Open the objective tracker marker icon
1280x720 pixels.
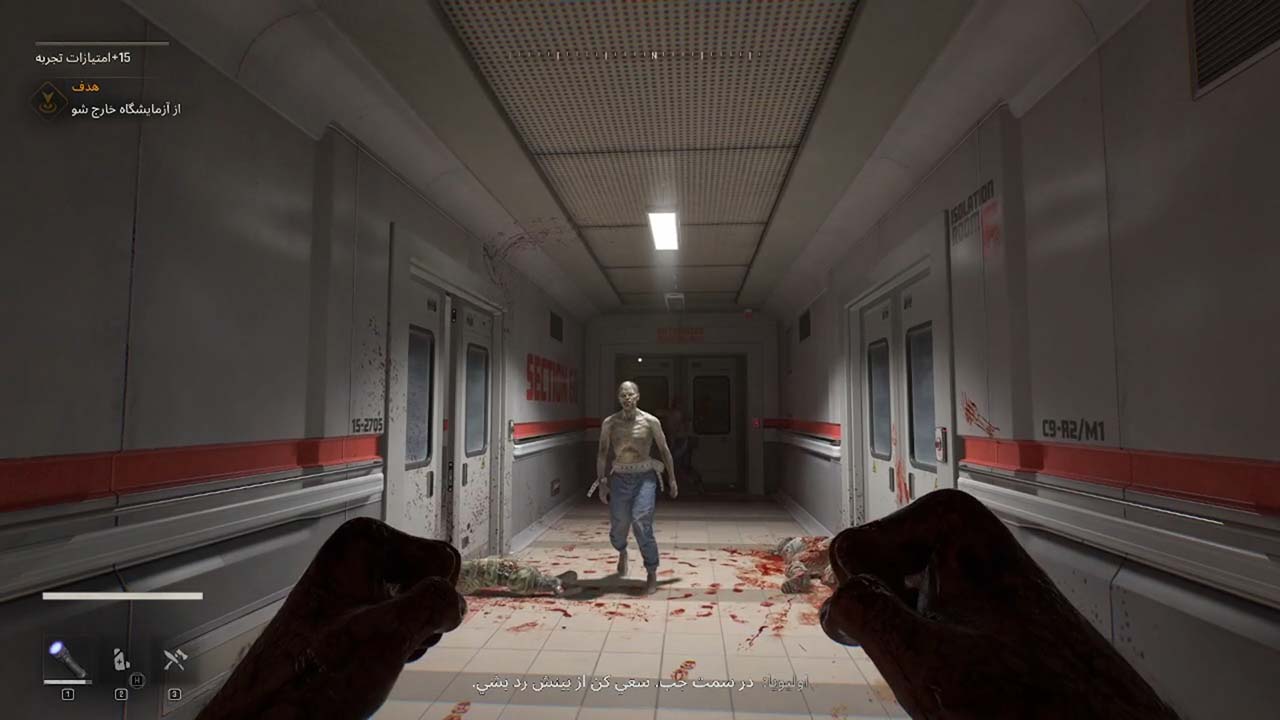[48, 100]
